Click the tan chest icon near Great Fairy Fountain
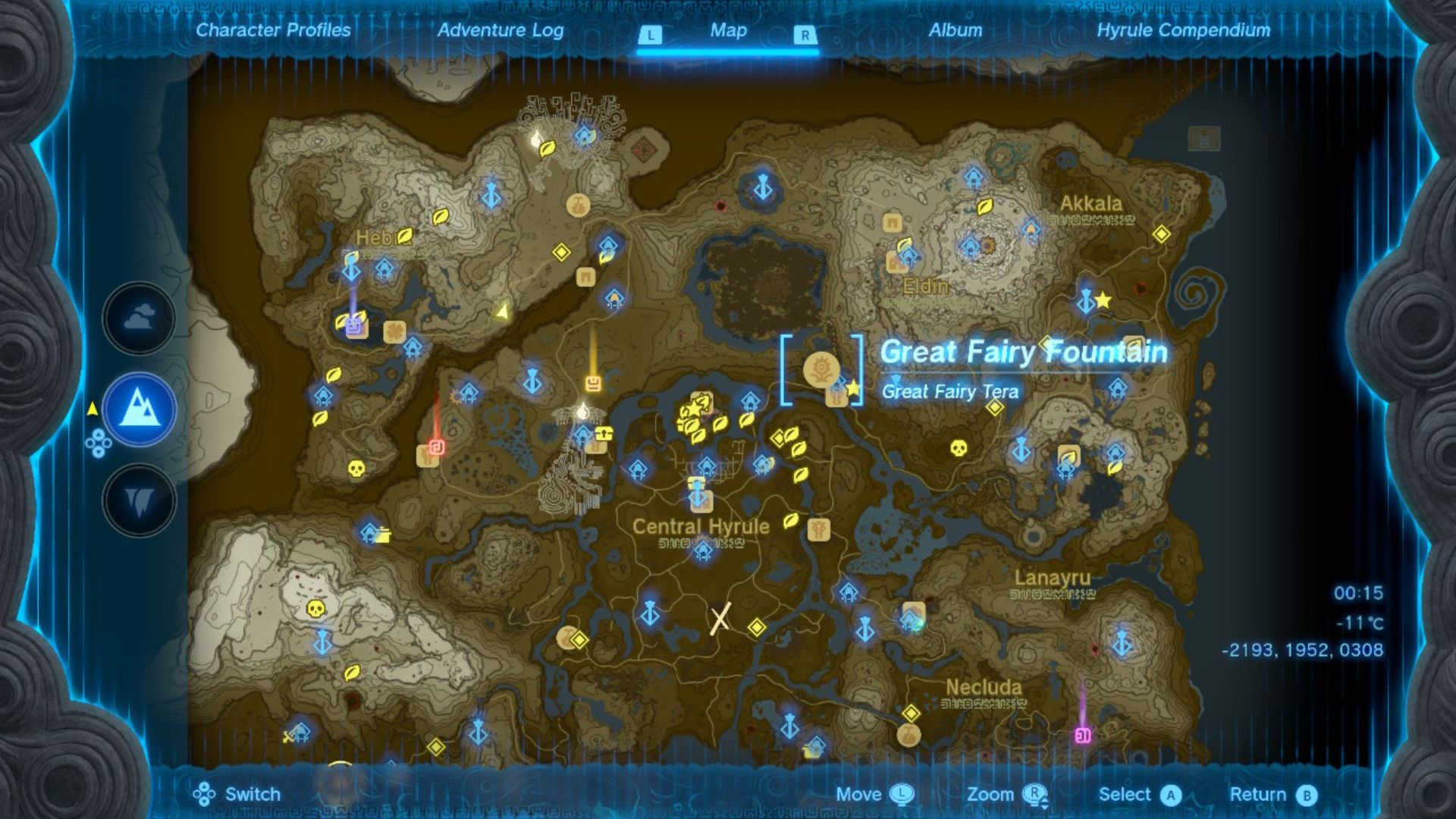This screenshot has height=819, width=1456. [x=836, y=395]
